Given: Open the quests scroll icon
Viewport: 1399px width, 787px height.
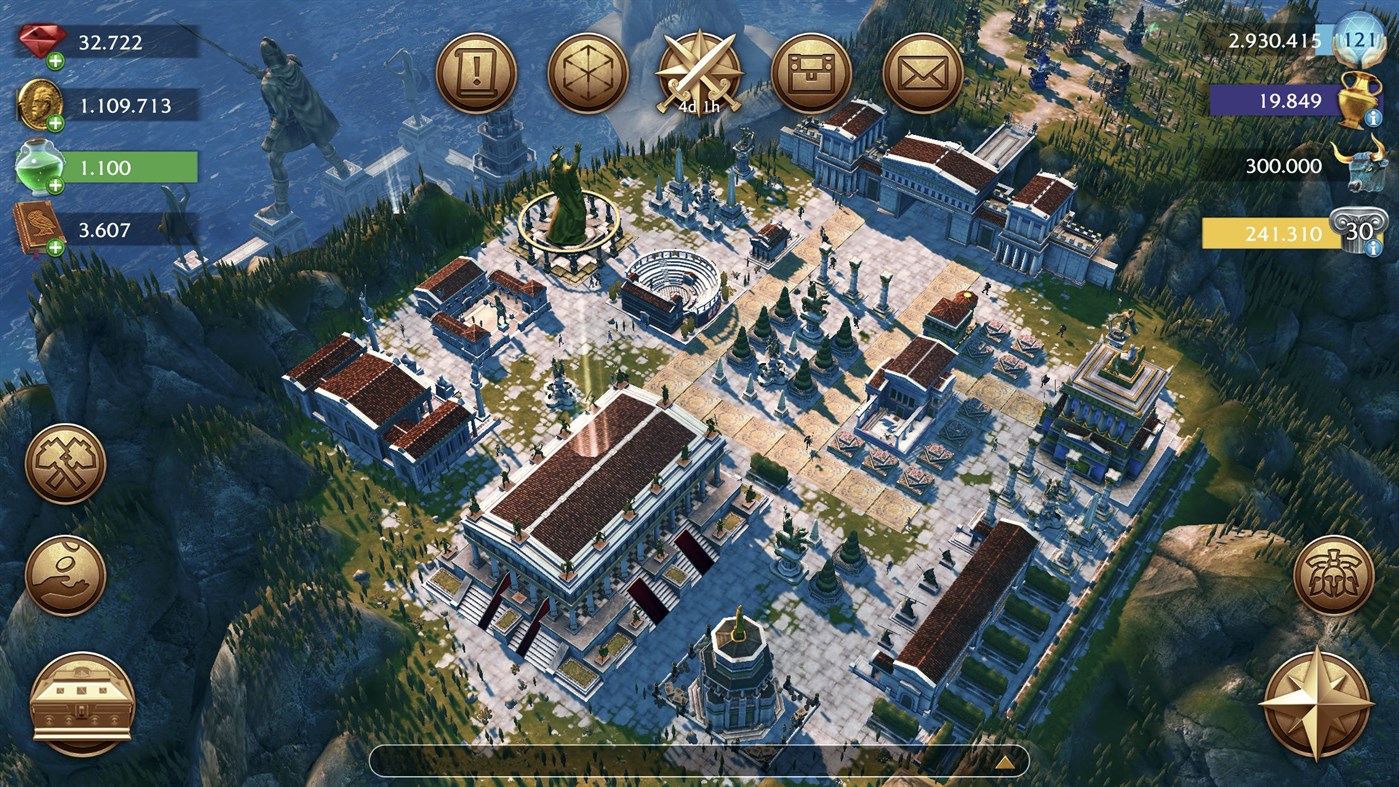Looking at the screenshot, I should click(x=478, y=70).
